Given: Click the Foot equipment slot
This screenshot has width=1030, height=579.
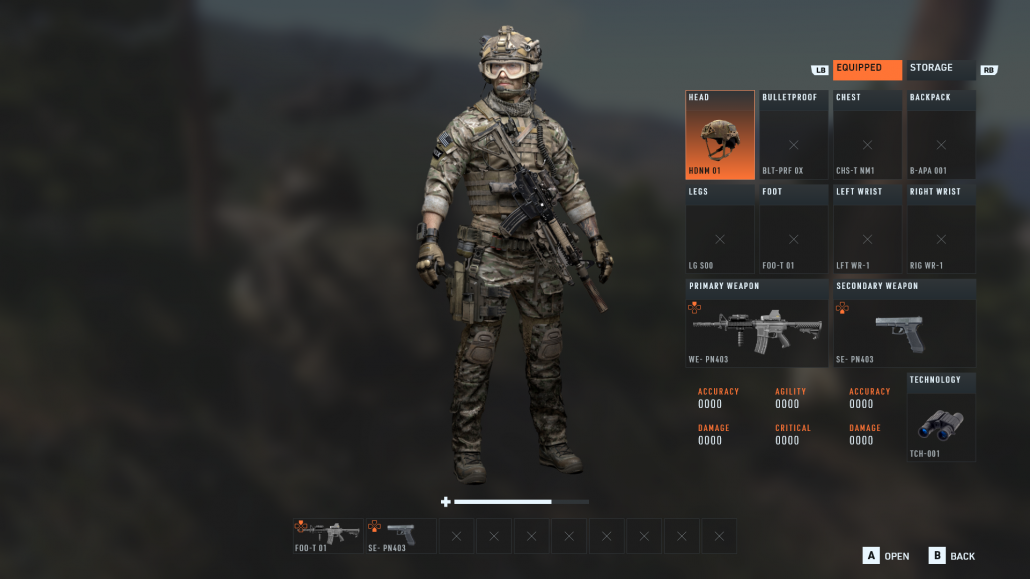Looking at the screenshot, I should [x=794, y=229].
